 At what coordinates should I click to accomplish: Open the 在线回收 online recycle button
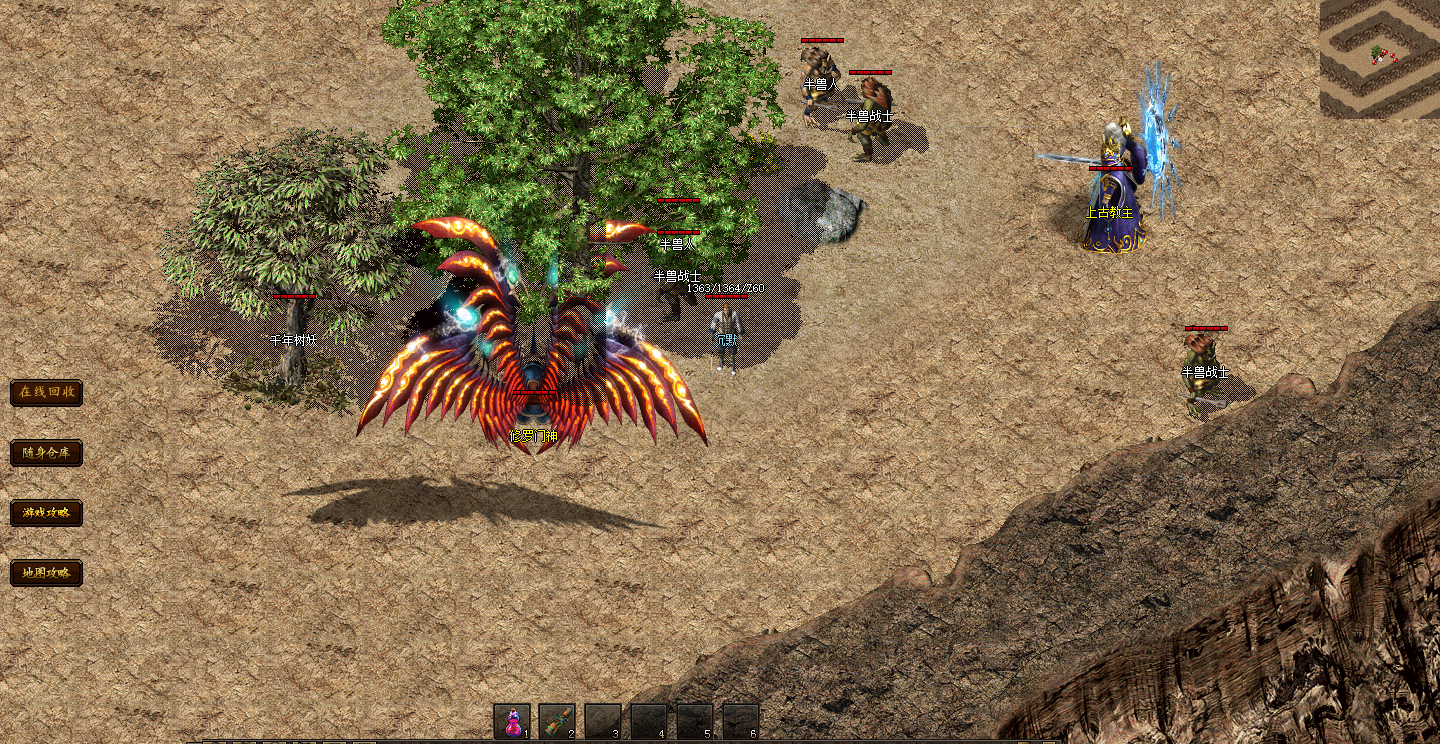click(46, 392)
